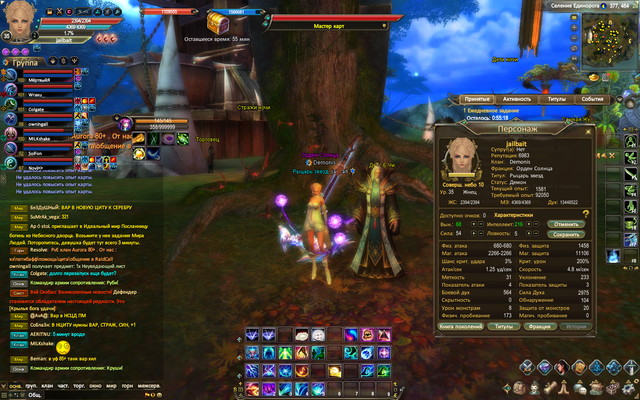Image resolution: width=640 pixels, height=400 pixels.
Task: Select the Принятые quest tab
Action: click(476, 100)
